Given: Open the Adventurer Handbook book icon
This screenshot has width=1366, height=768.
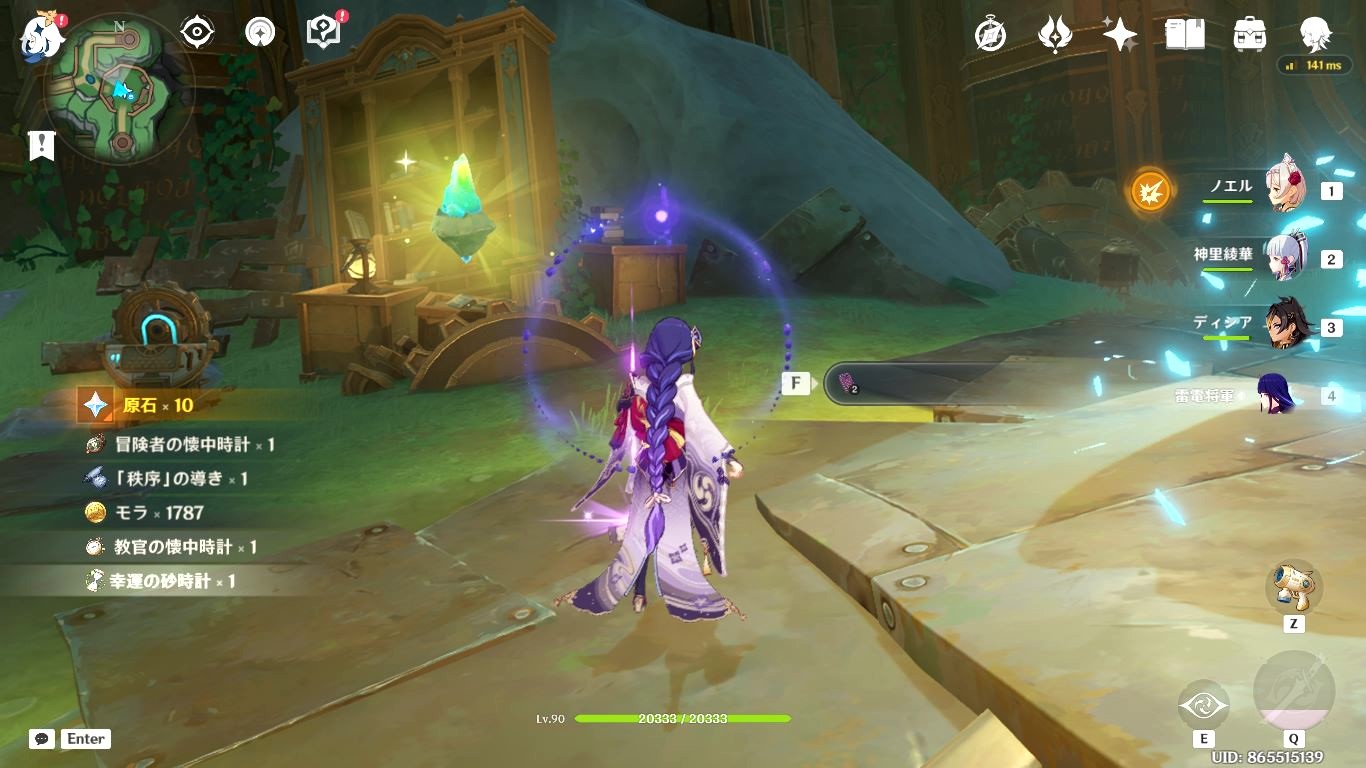Looking at the screenshot, I should [x=1185, y=35].
